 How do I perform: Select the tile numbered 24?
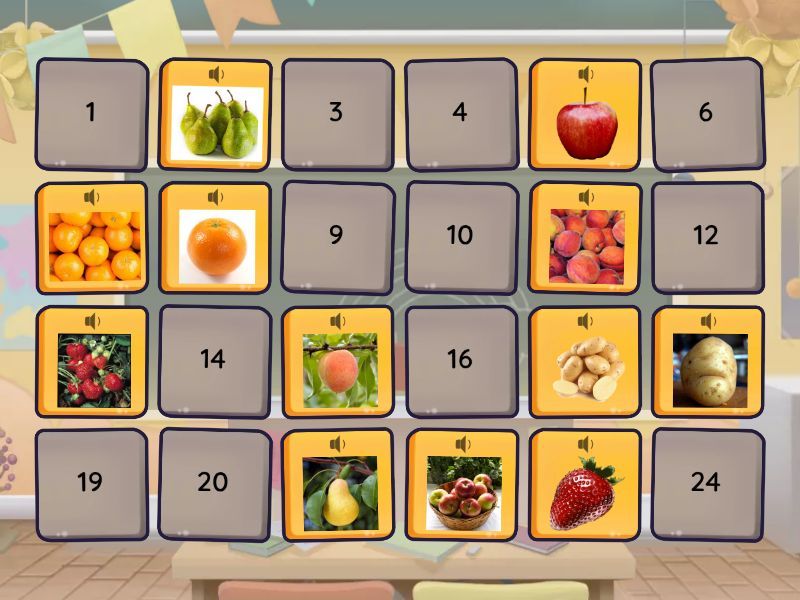coord(706,482)
